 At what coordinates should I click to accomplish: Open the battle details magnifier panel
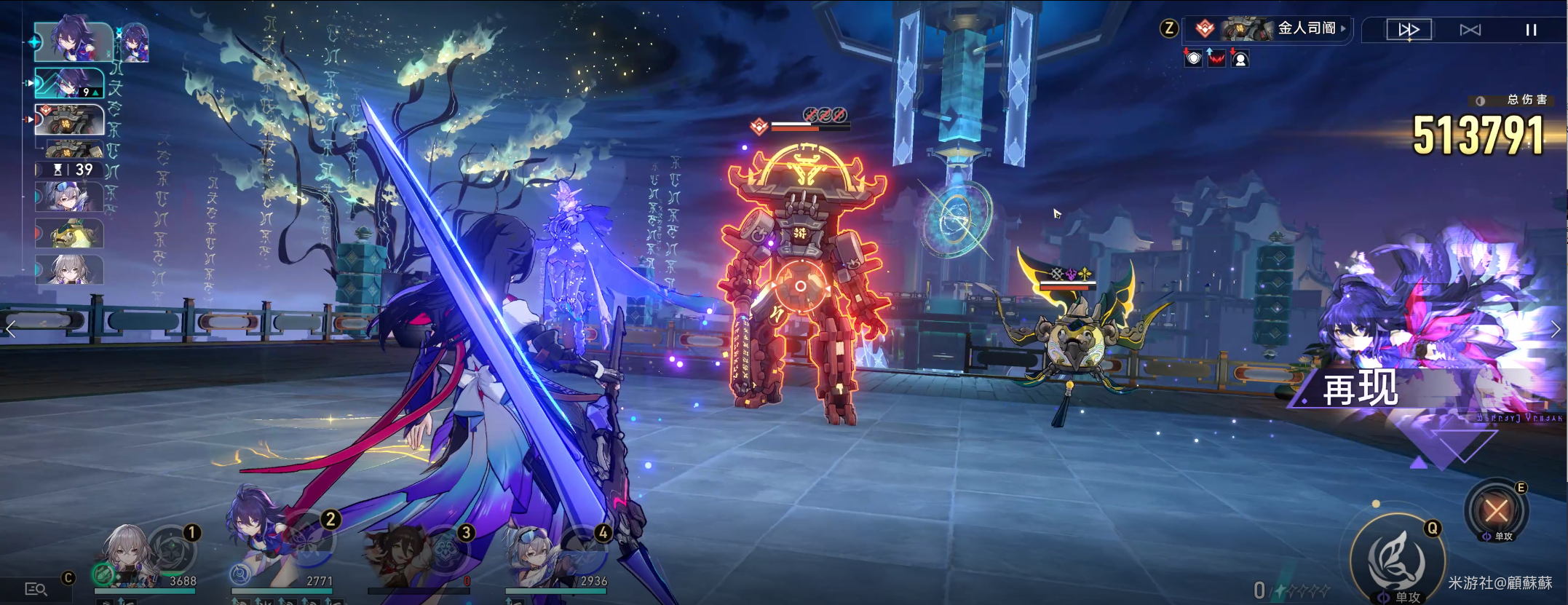(36, 588)
